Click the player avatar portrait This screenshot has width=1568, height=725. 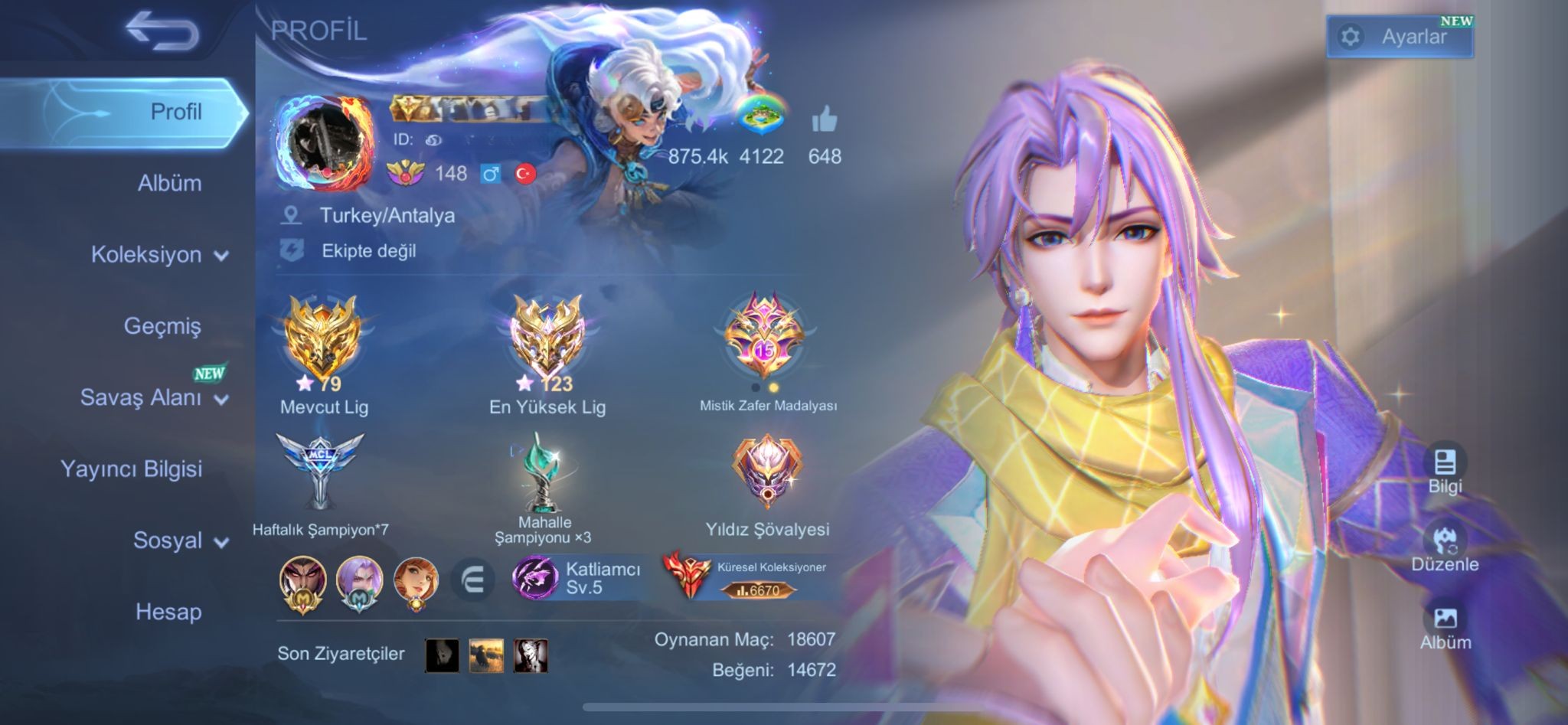(325, 142)
